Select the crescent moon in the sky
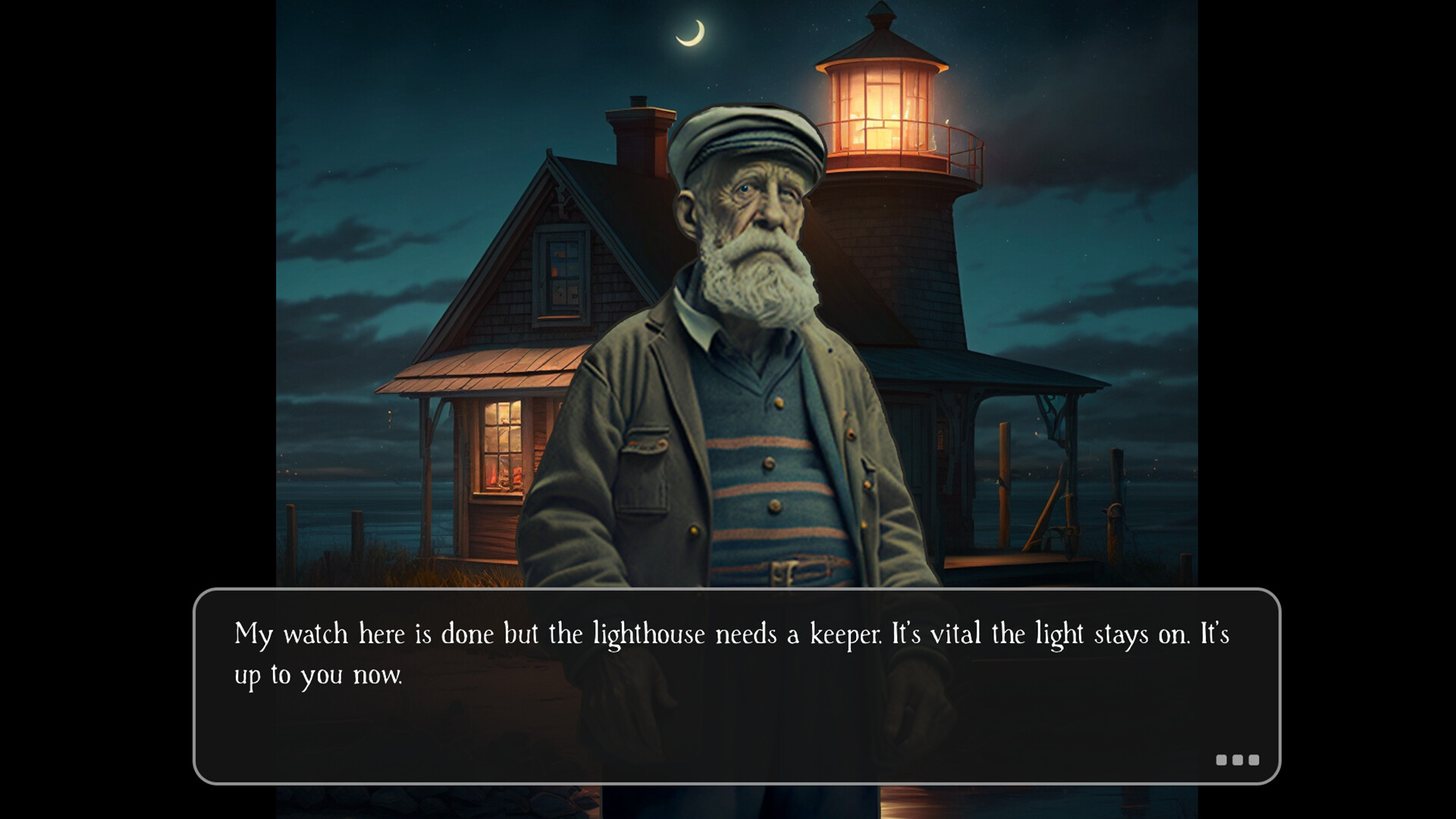Image resolution: width=1456 pixels, height=819 pixels. point(692,32)
